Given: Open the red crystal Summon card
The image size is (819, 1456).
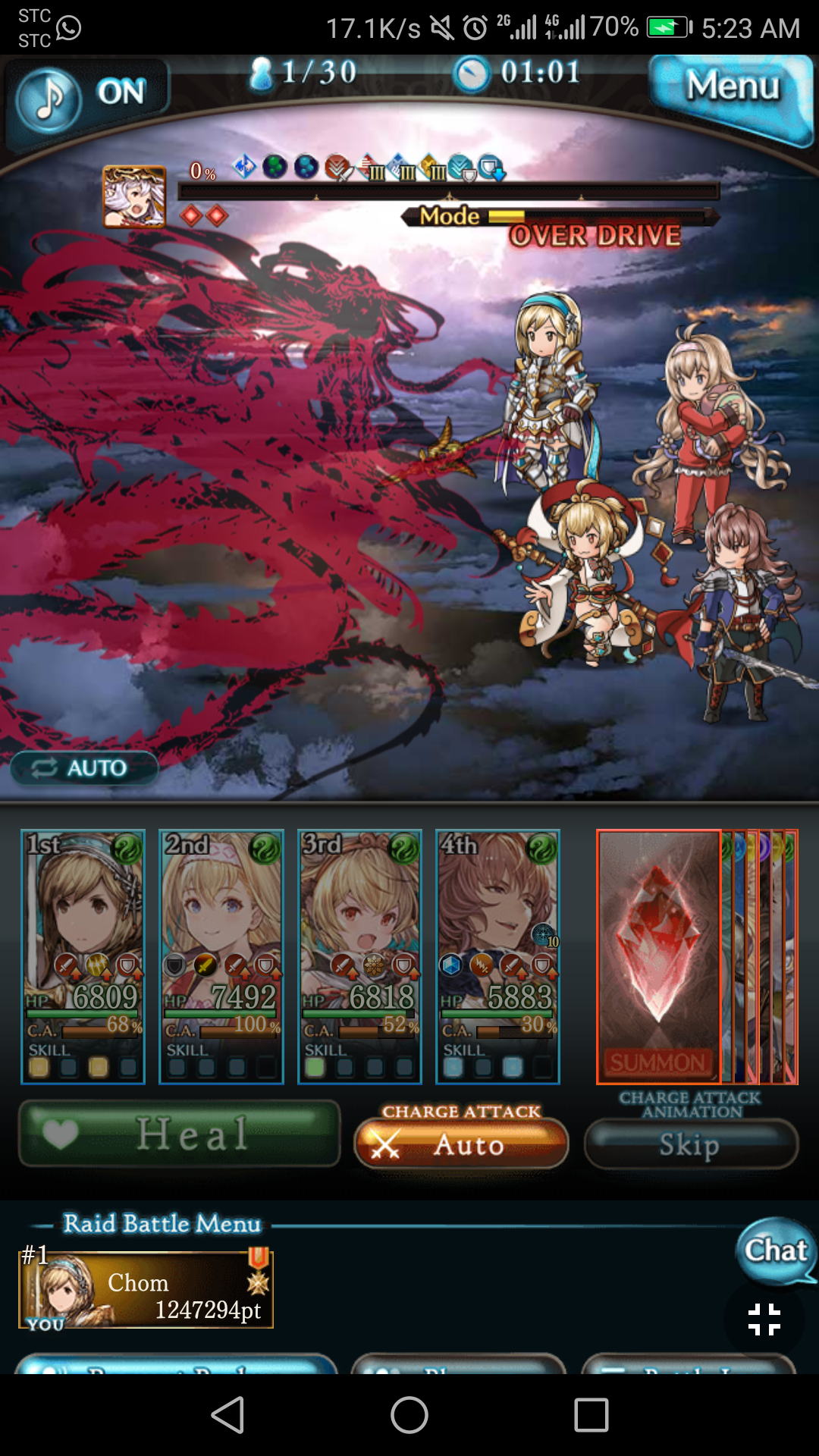Looking at the screenshot, I should [x=658, y=955].
